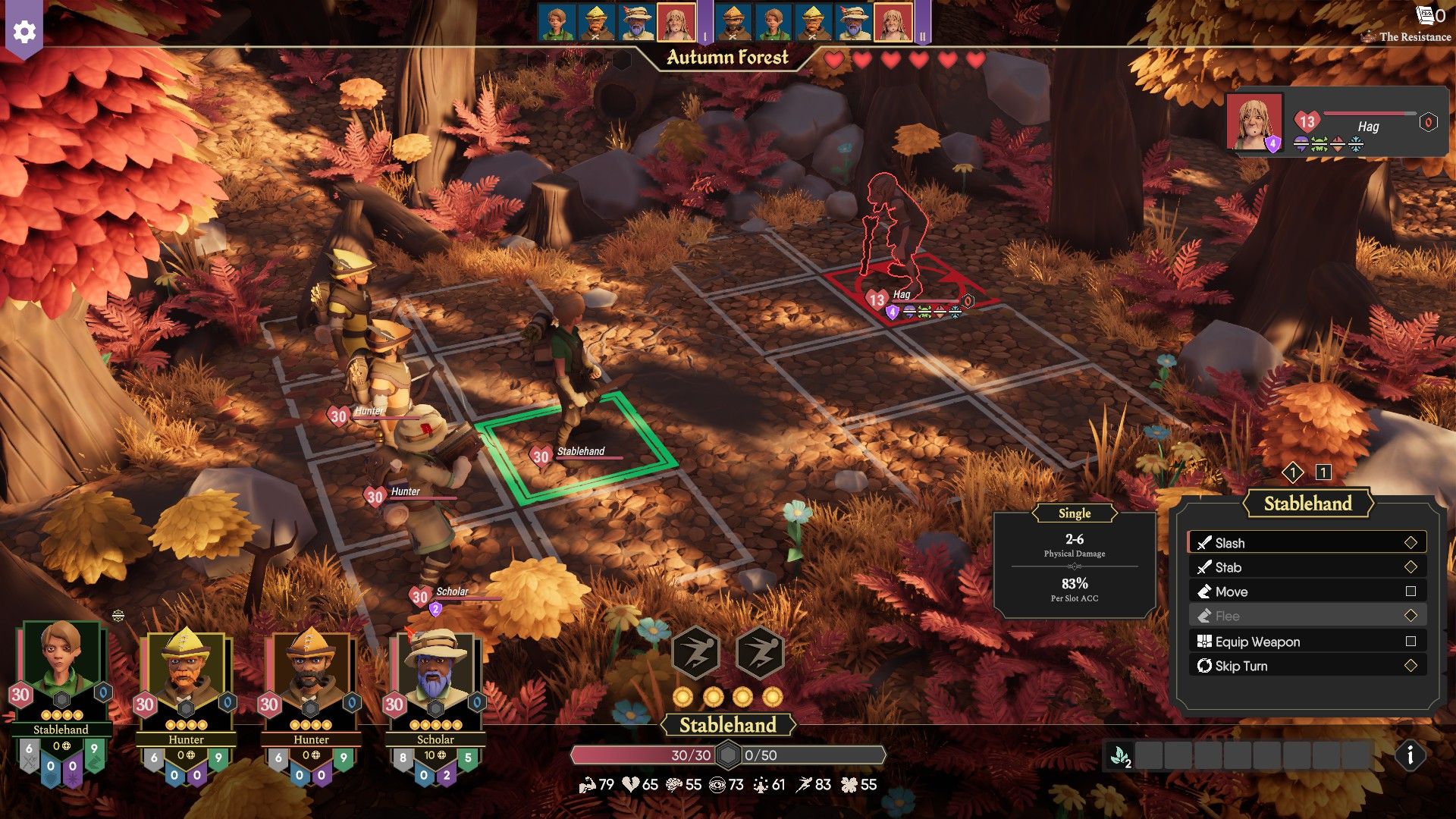
Task: Select the Slash attack icon
Action: tap(1206, 543)
